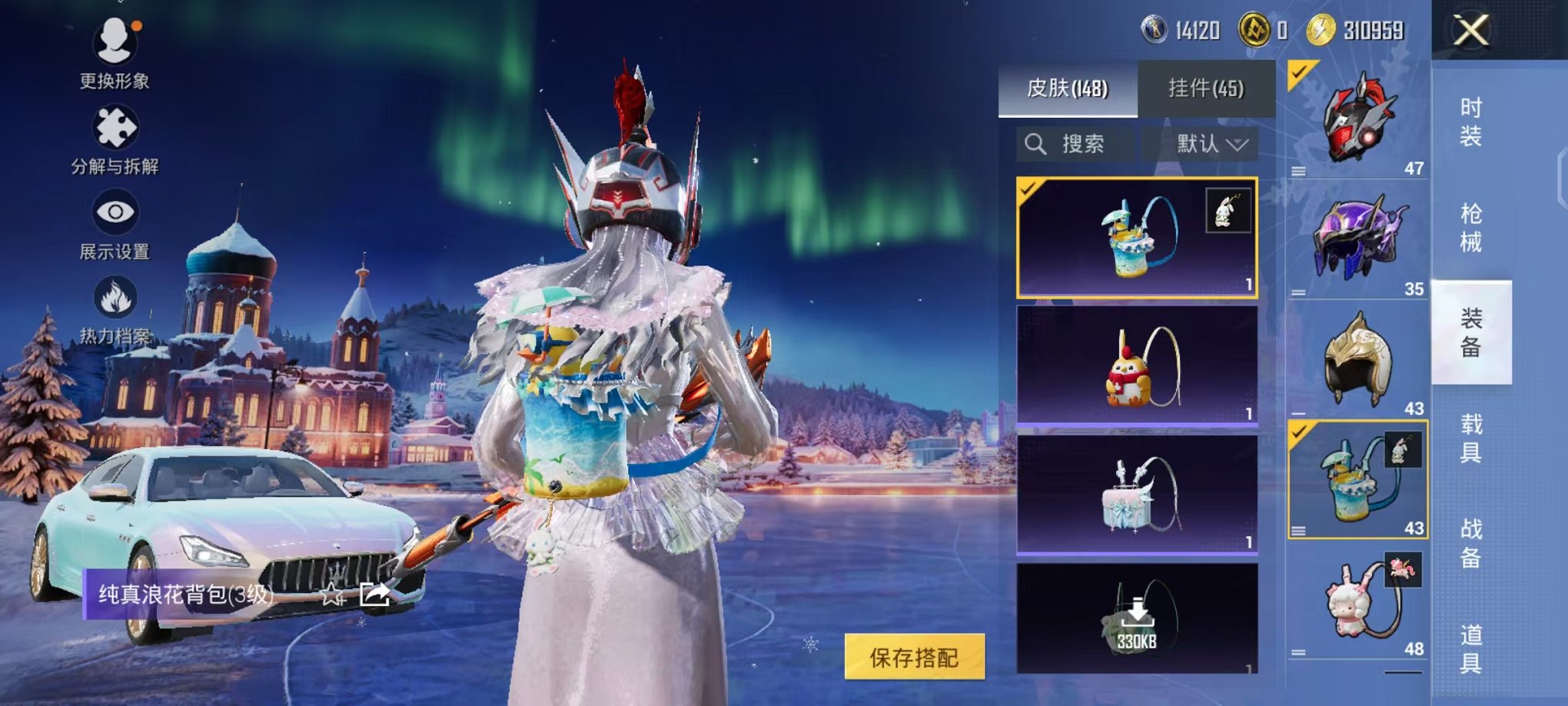This screenshot has height=706, width=1568.
Task: Toggle the checkmark on the equipped red helmet
Action: [x=1298, y=72]
